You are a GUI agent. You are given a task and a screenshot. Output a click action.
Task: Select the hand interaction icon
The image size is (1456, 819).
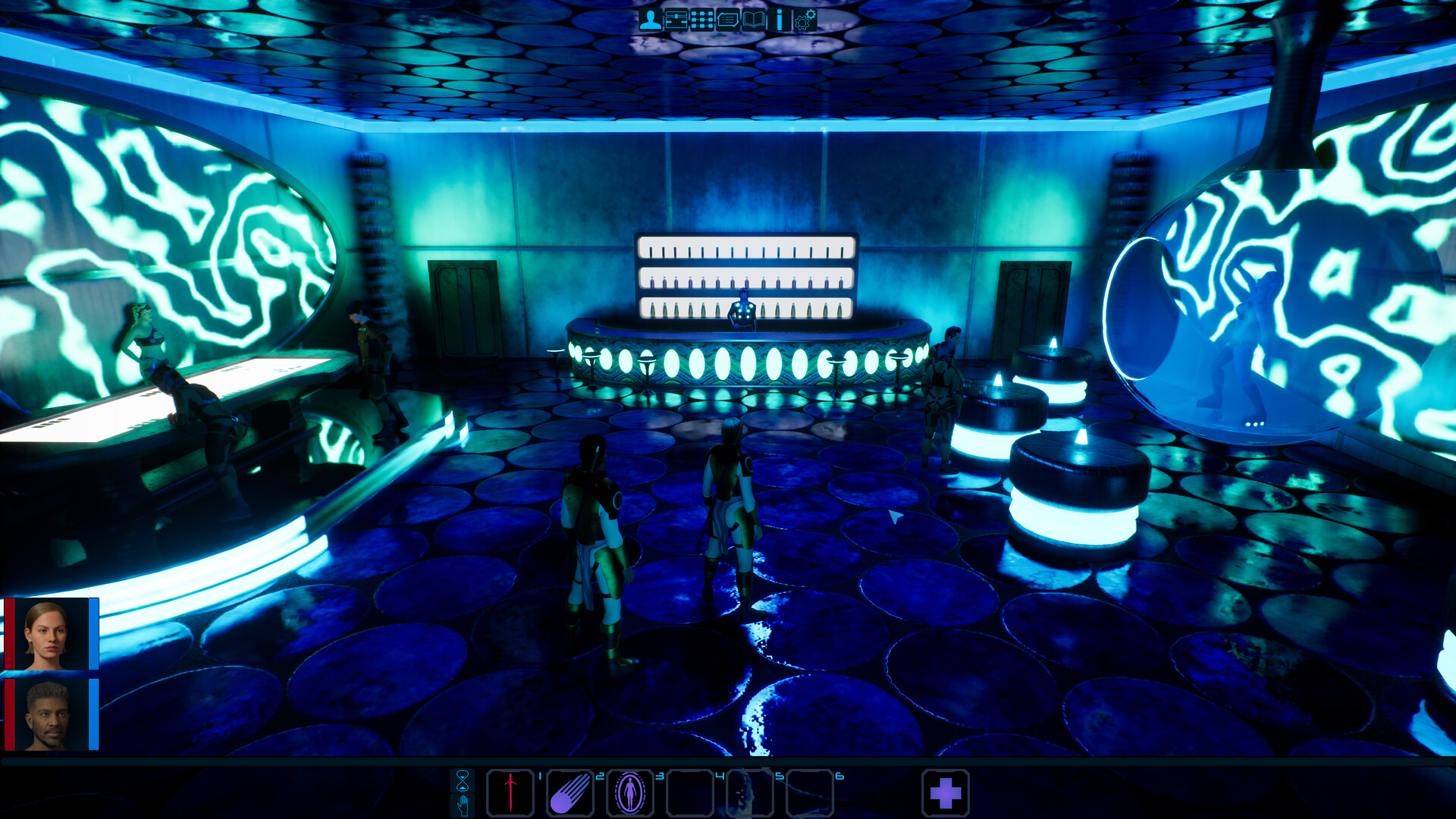point(463,806)
